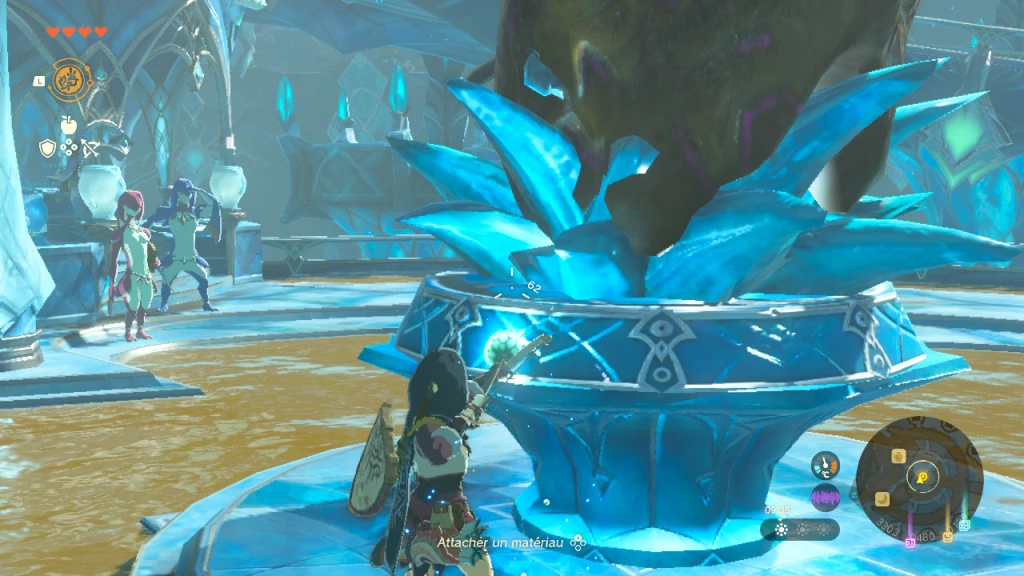1024x576 pixels.
Task: Open the shield quick-select icon
Action: pos(46,148)
